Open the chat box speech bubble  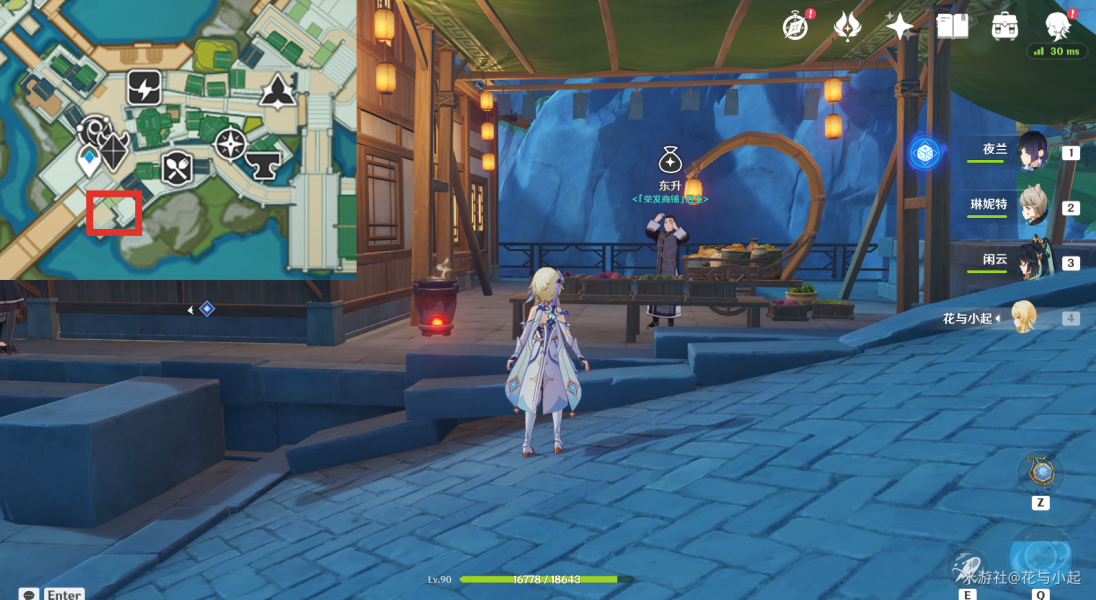coord(29,594)
